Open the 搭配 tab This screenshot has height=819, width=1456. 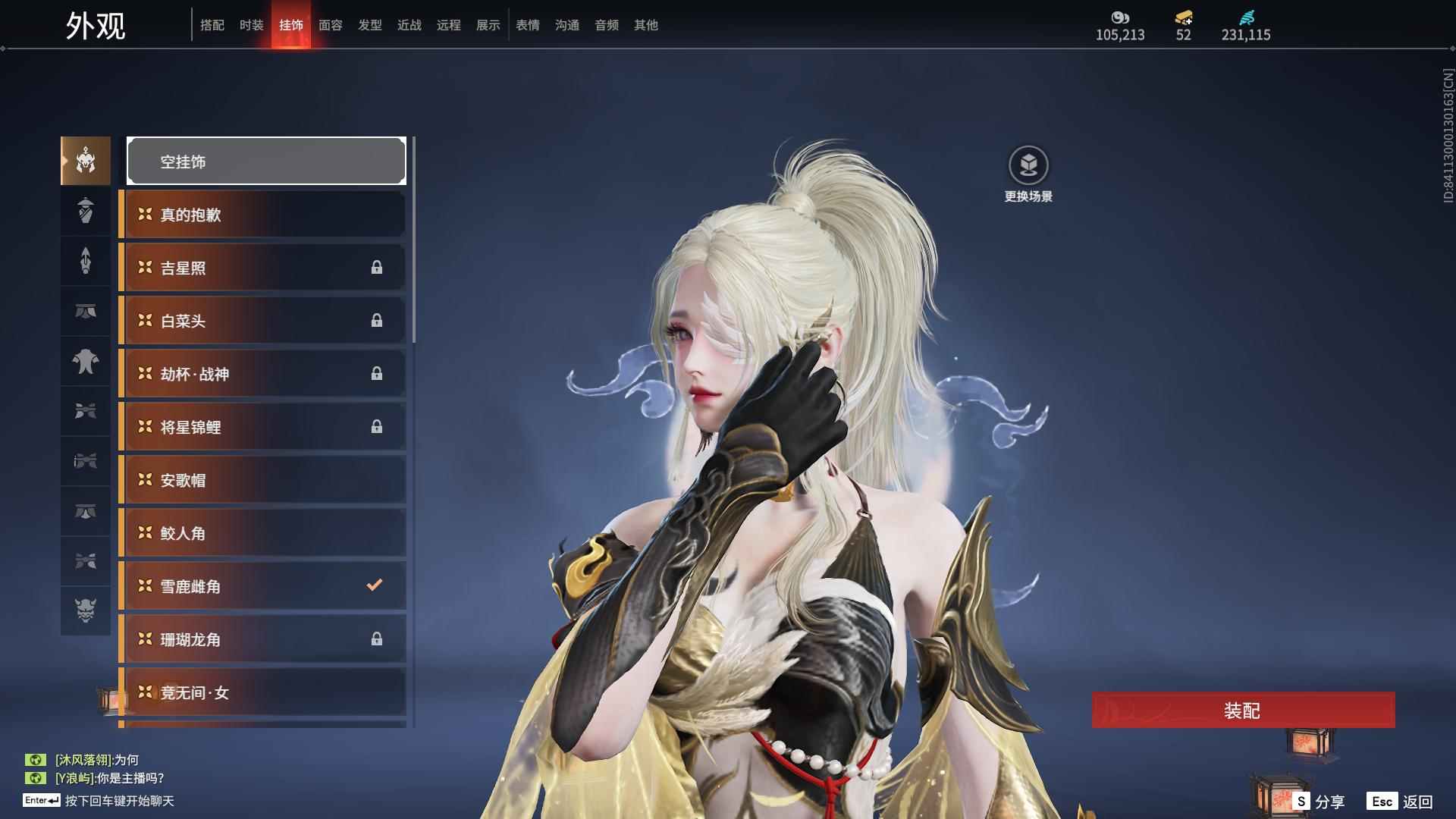point(212,25)
